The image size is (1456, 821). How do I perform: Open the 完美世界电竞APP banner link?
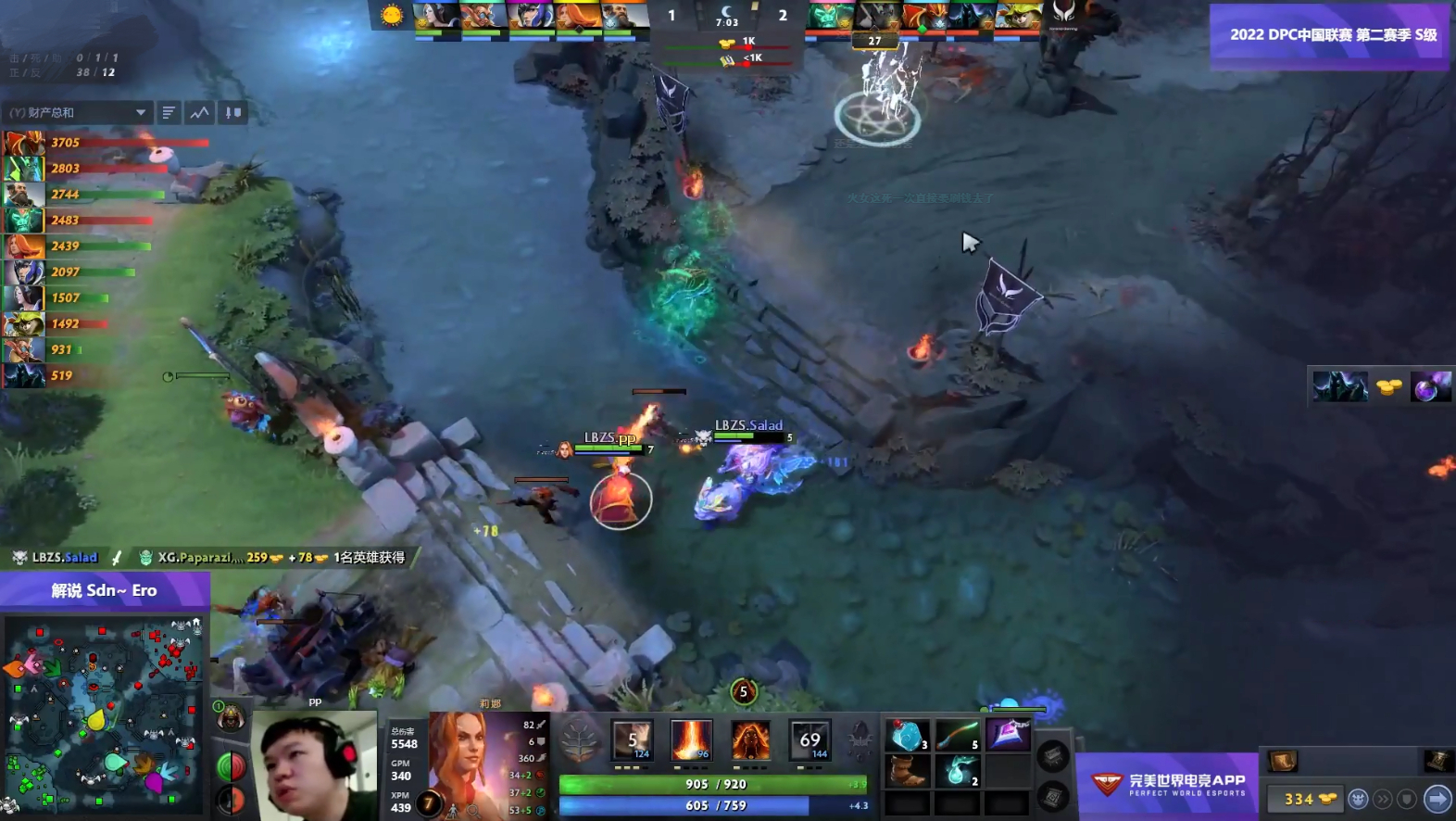[1169, 783]
